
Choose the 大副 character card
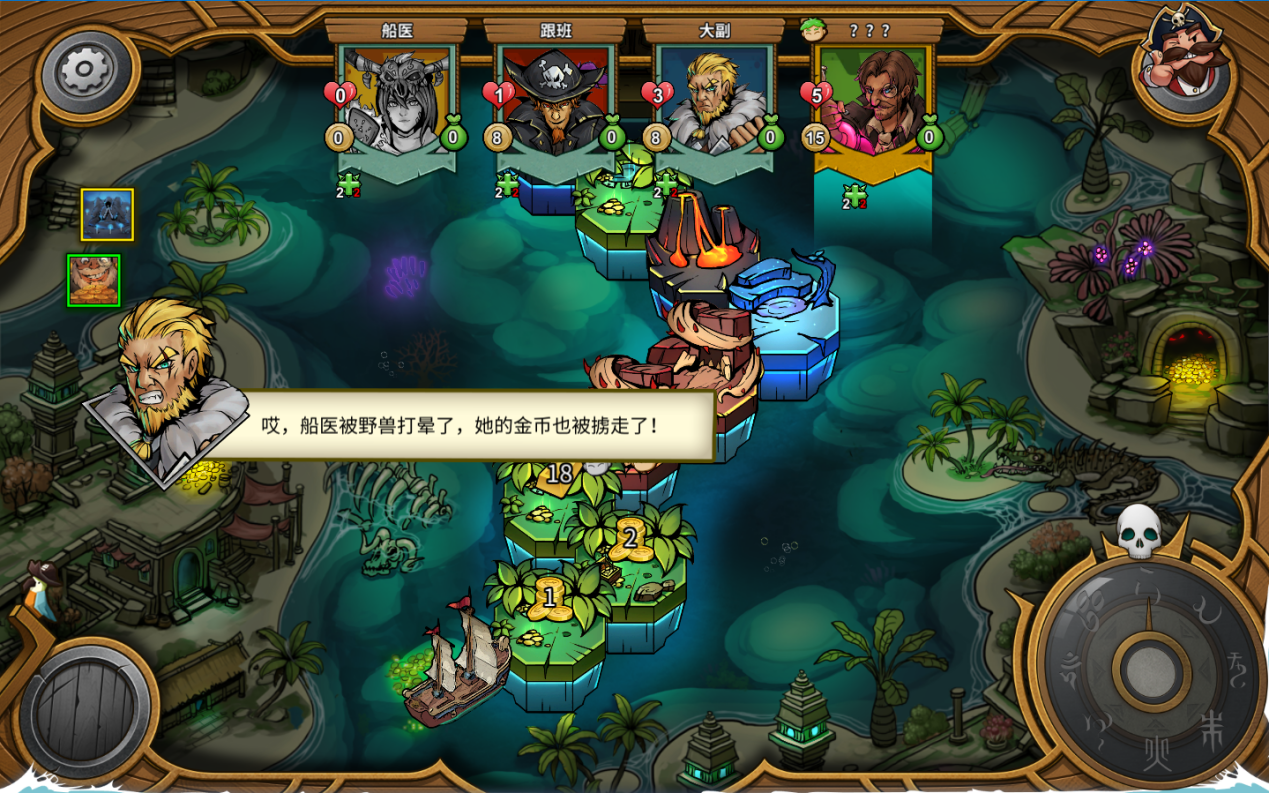[714, 100]
